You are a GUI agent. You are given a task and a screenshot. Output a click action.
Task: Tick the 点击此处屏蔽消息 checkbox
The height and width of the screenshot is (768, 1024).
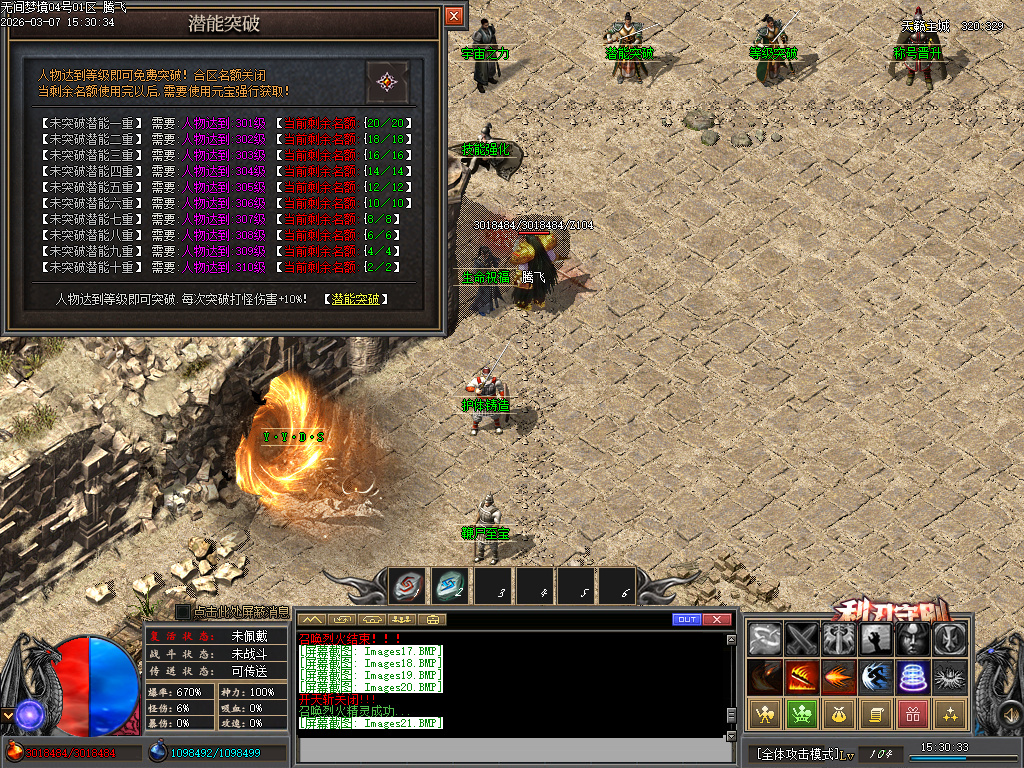coord(183,611)
